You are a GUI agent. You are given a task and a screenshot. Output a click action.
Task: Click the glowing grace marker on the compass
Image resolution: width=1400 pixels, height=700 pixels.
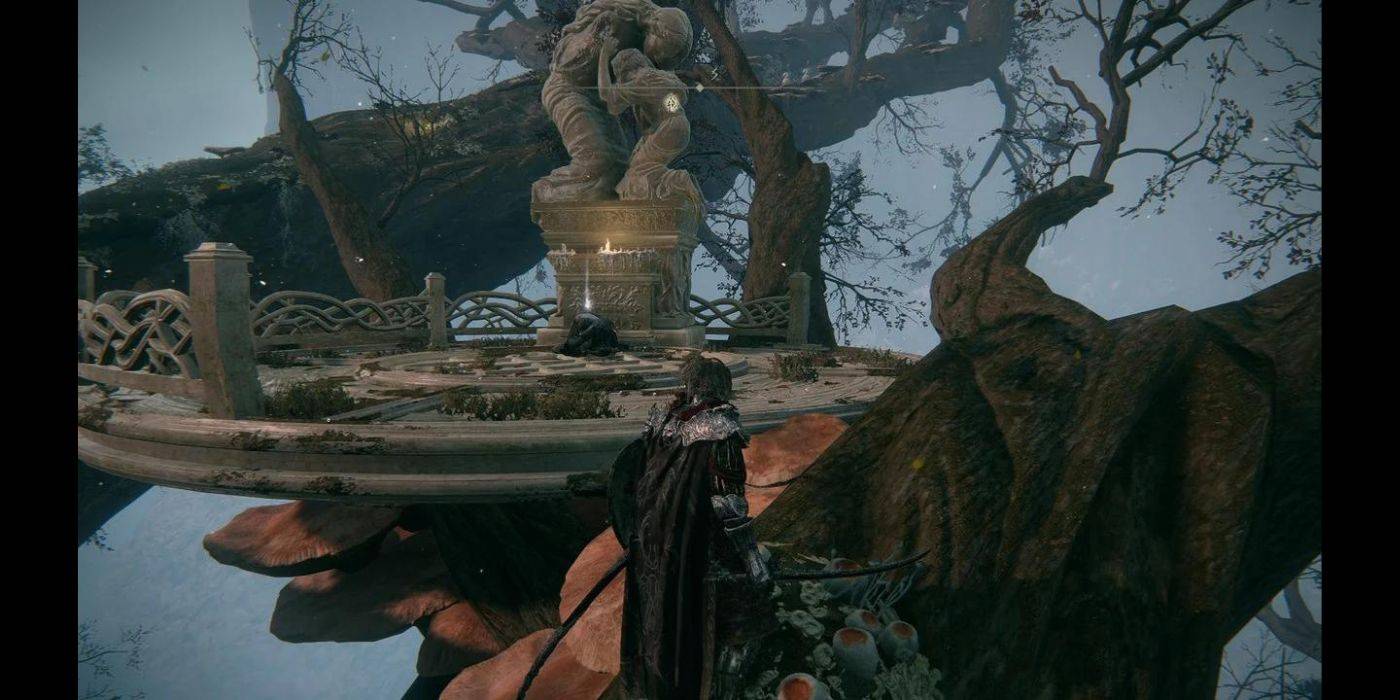671,102
